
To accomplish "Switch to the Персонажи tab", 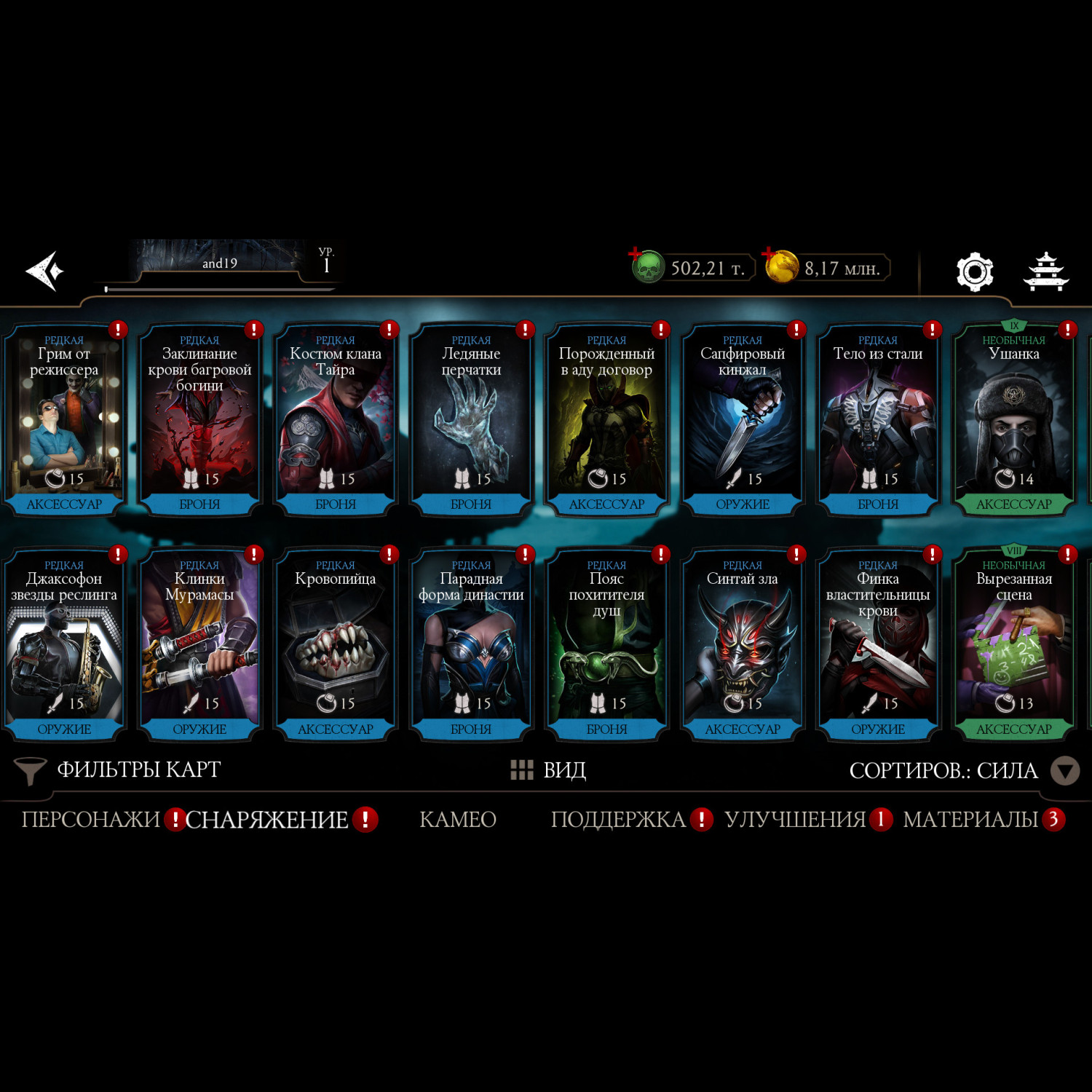I will [91, 820].
